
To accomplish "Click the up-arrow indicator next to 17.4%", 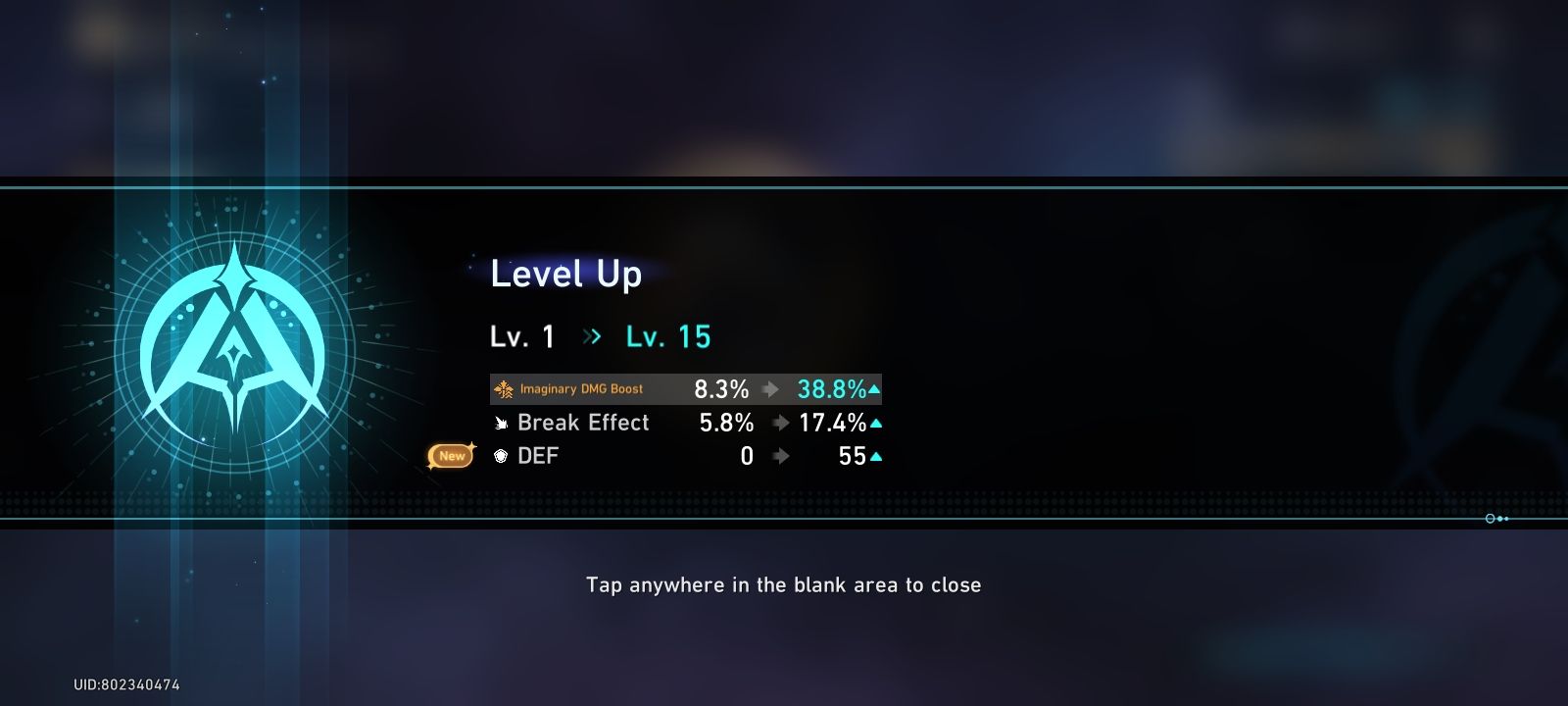I will [875, 422].
